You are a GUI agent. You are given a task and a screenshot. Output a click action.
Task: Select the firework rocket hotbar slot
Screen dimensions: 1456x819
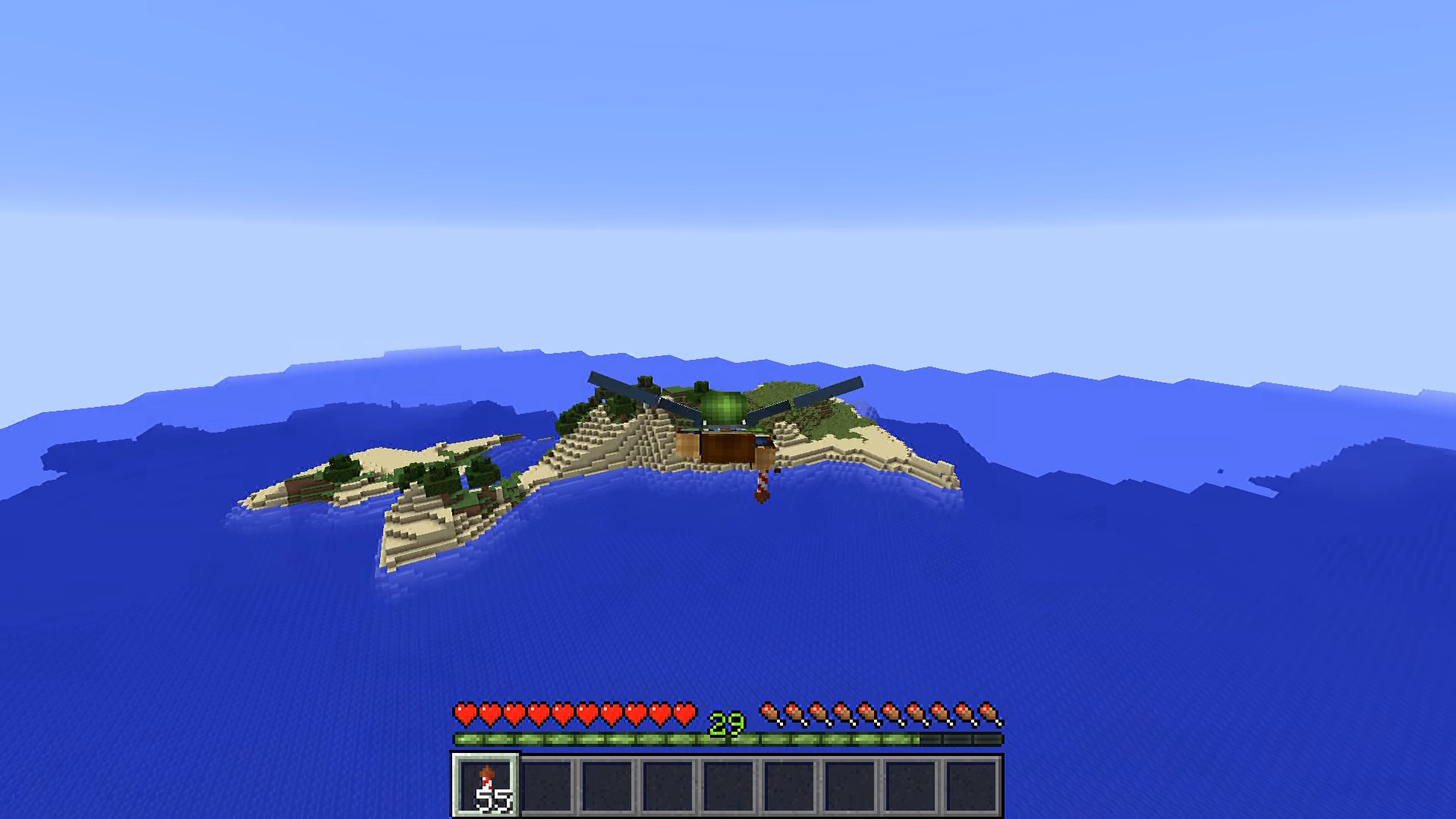pos(486,786)
